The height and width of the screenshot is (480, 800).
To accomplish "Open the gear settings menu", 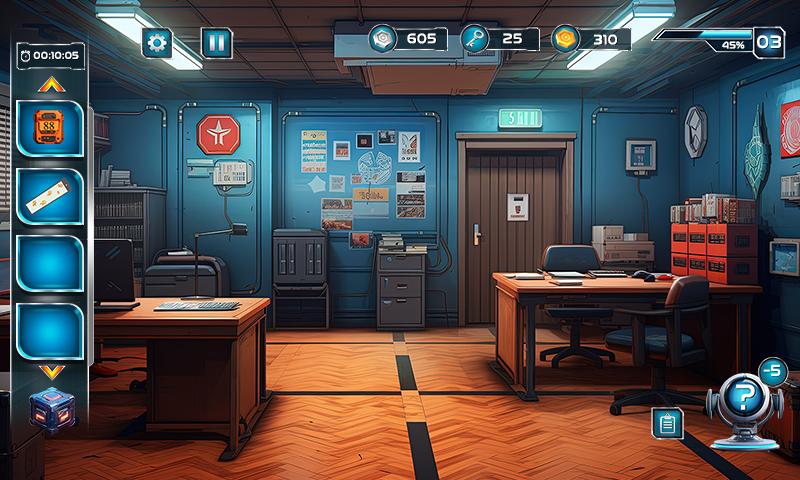I will tap(157, 42).
